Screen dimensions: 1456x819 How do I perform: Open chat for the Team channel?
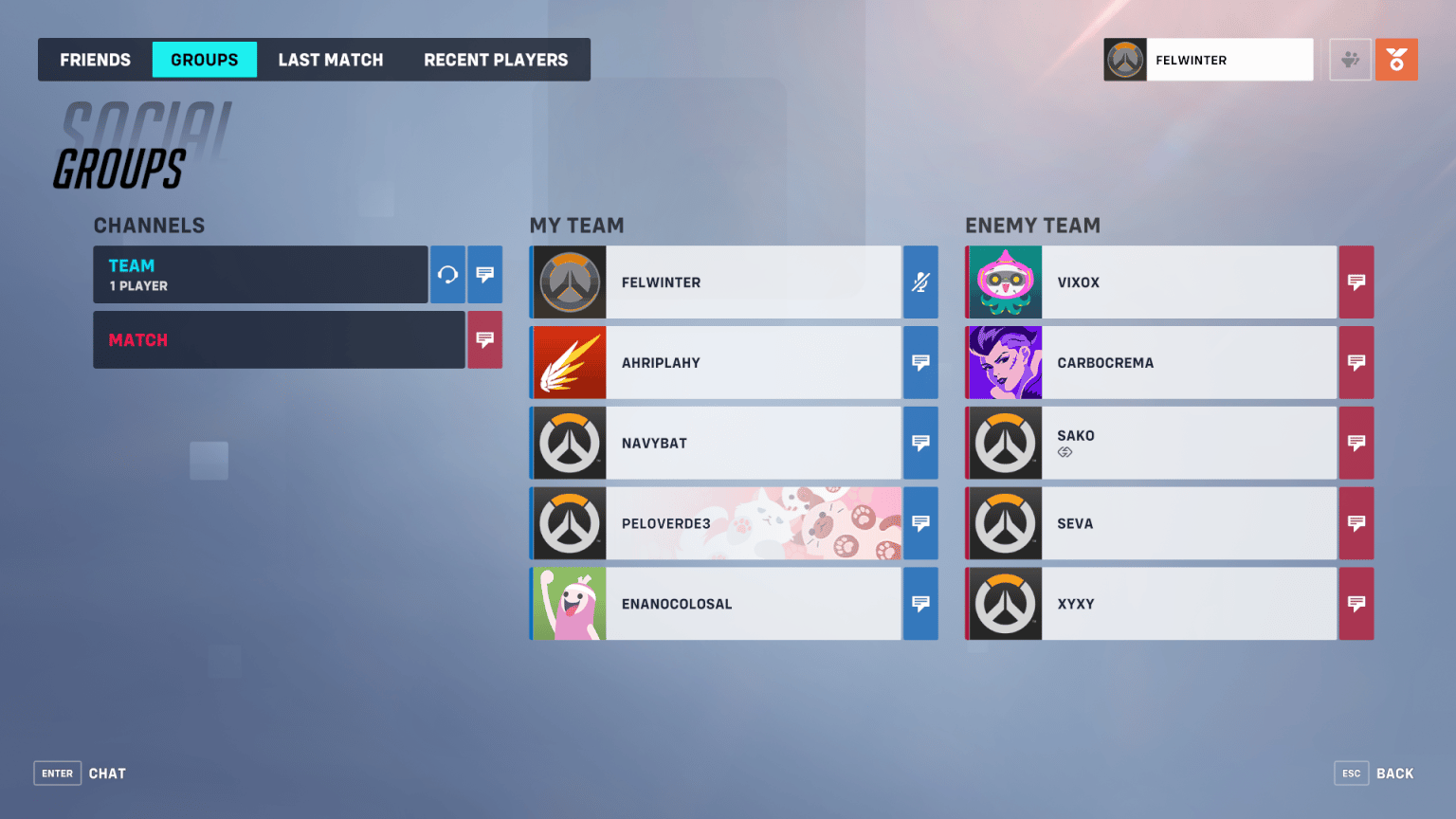484,275
